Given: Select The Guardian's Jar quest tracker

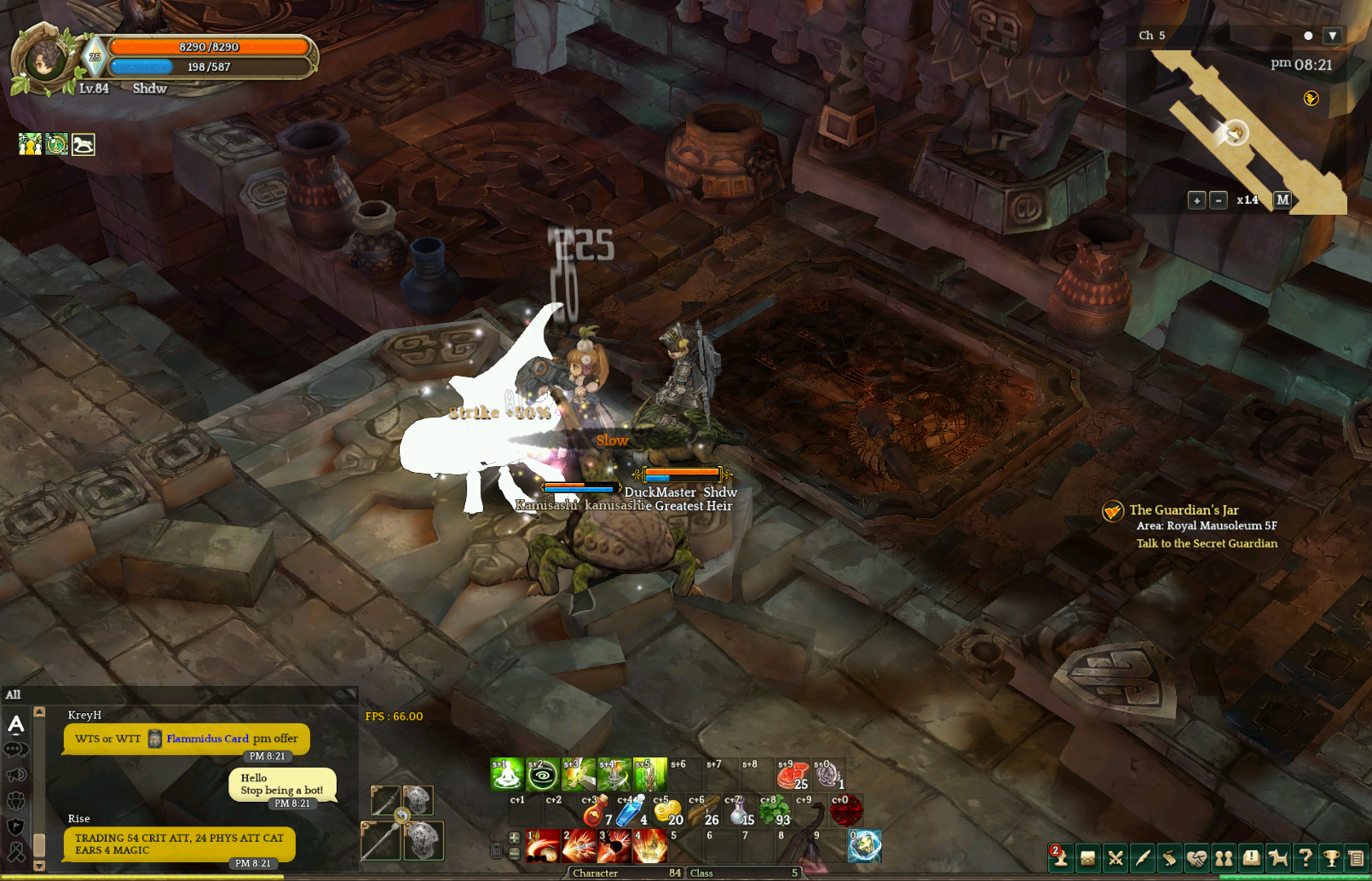Looking at the screenshot, I should (1184, 510).
